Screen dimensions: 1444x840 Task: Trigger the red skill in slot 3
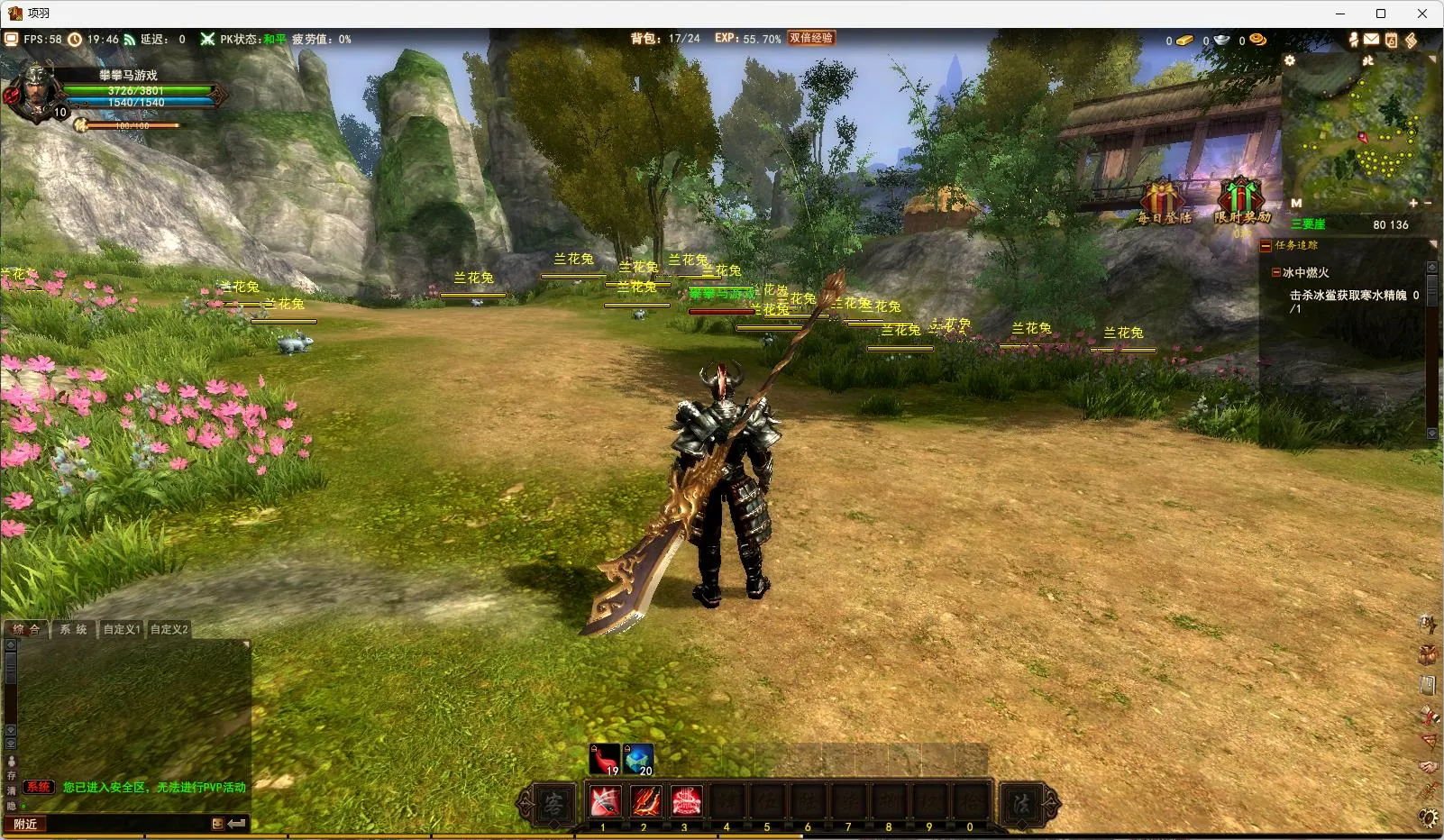[686, 801]
